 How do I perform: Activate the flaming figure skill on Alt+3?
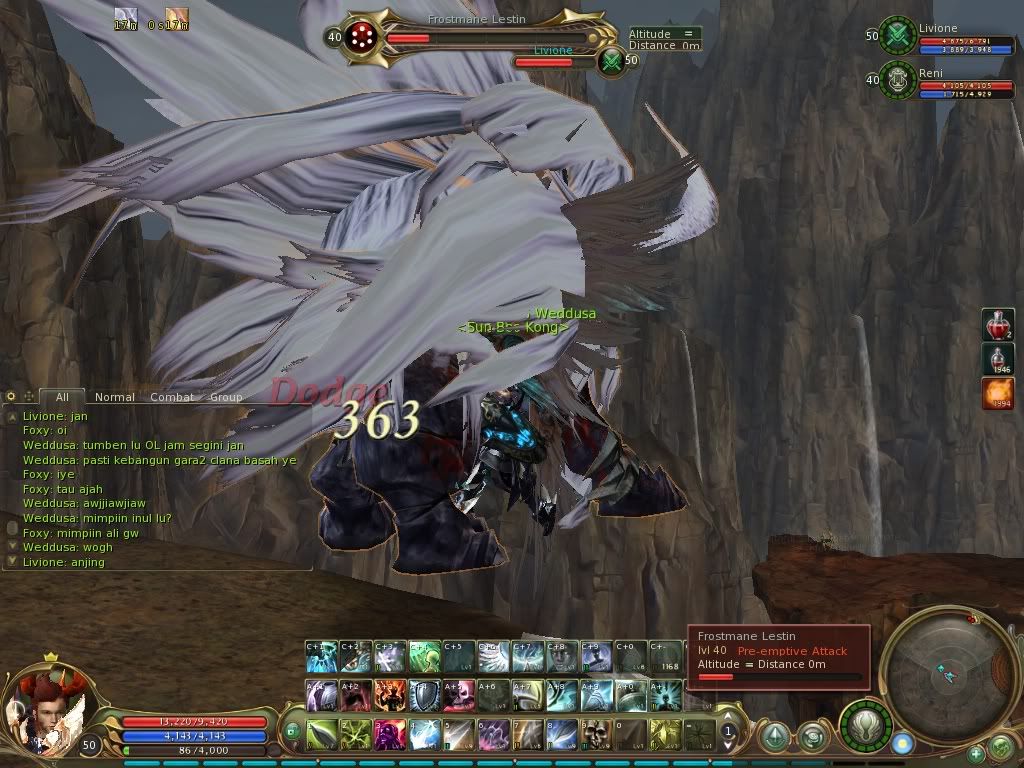coord(390,694)
